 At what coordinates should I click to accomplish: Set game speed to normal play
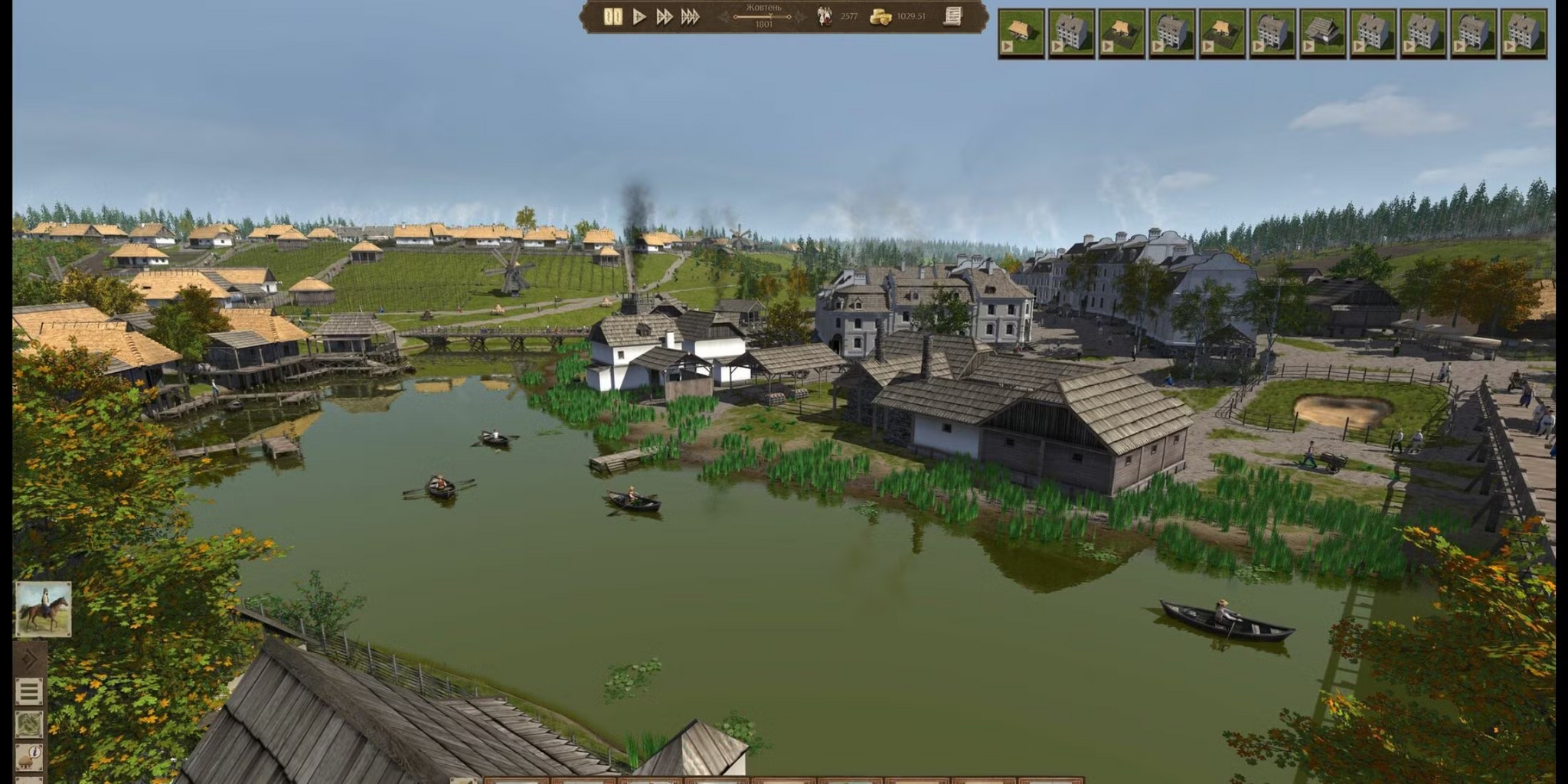pyautogui.click(x=639, y=17)
